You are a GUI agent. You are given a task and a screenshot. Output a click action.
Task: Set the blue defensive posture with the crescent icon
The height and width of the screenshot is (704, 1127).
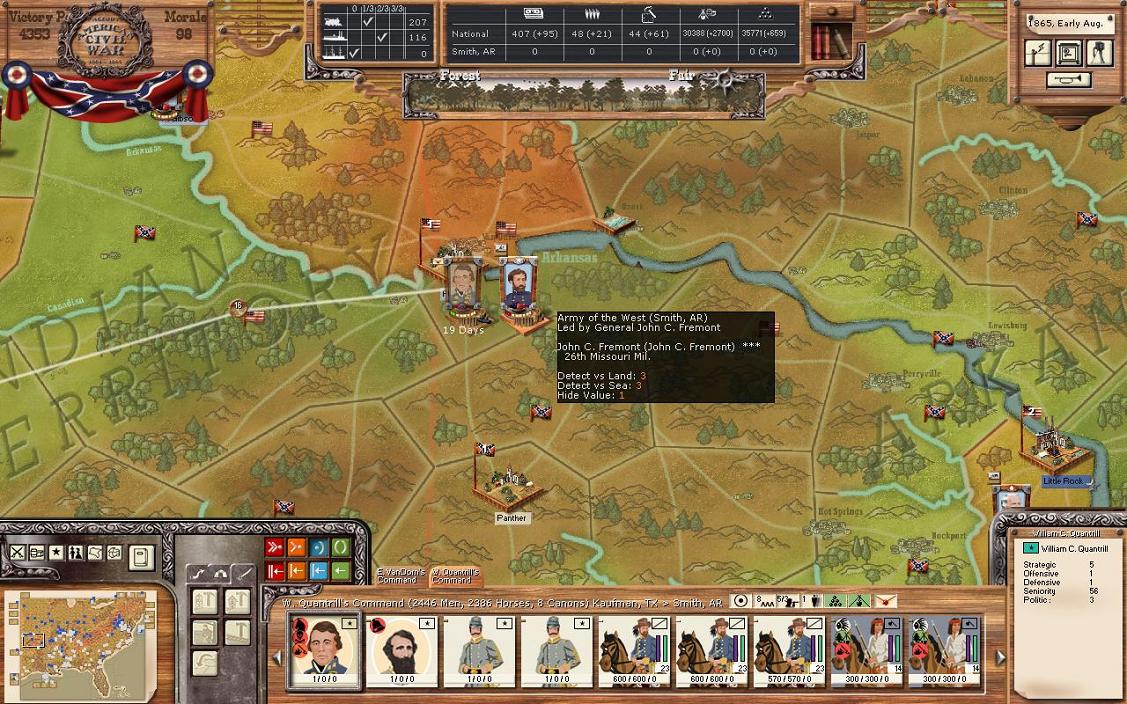[318, 548]
